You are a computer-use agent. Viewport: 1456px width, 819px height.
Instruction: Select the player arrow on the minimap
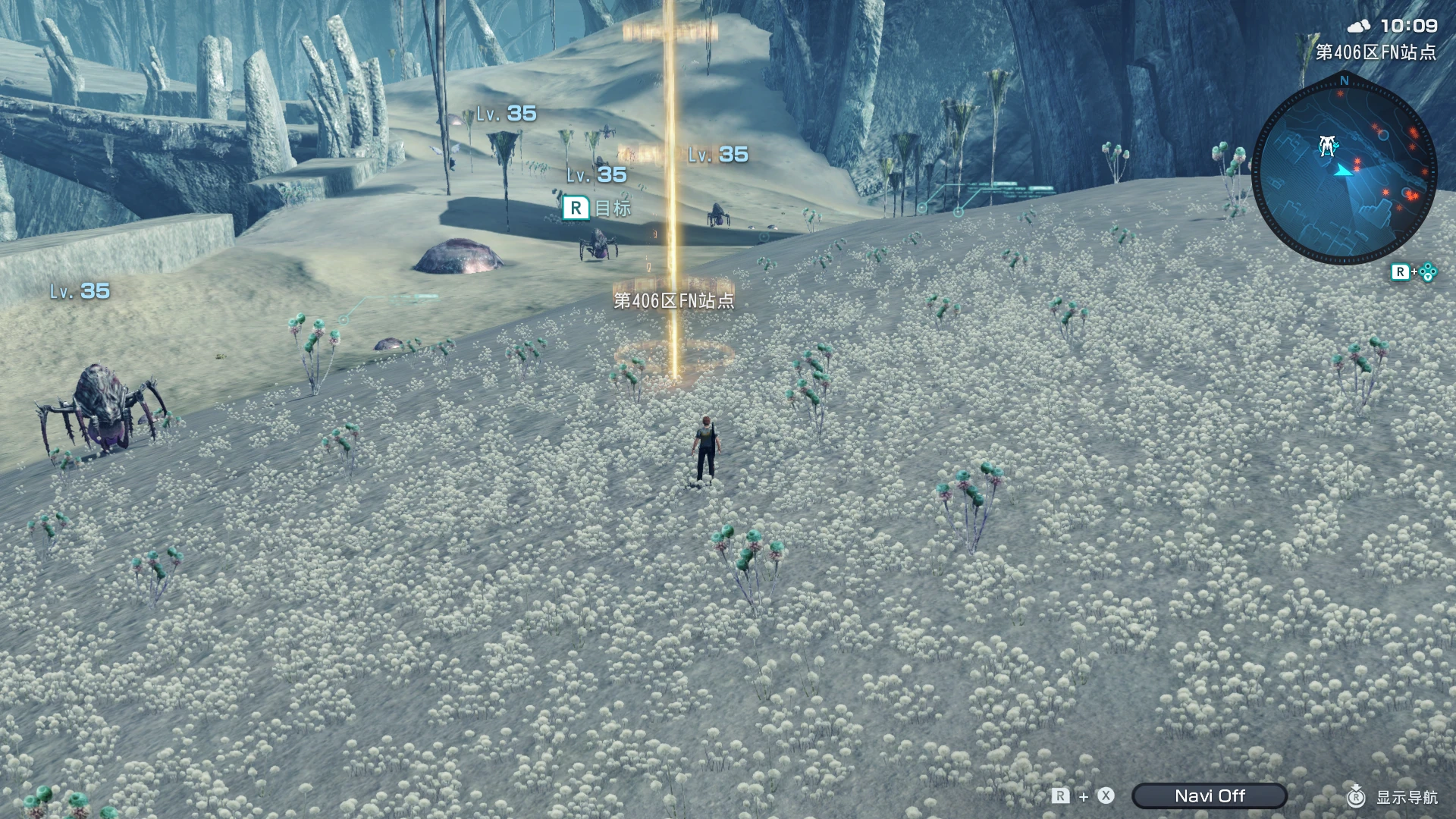1345,170
